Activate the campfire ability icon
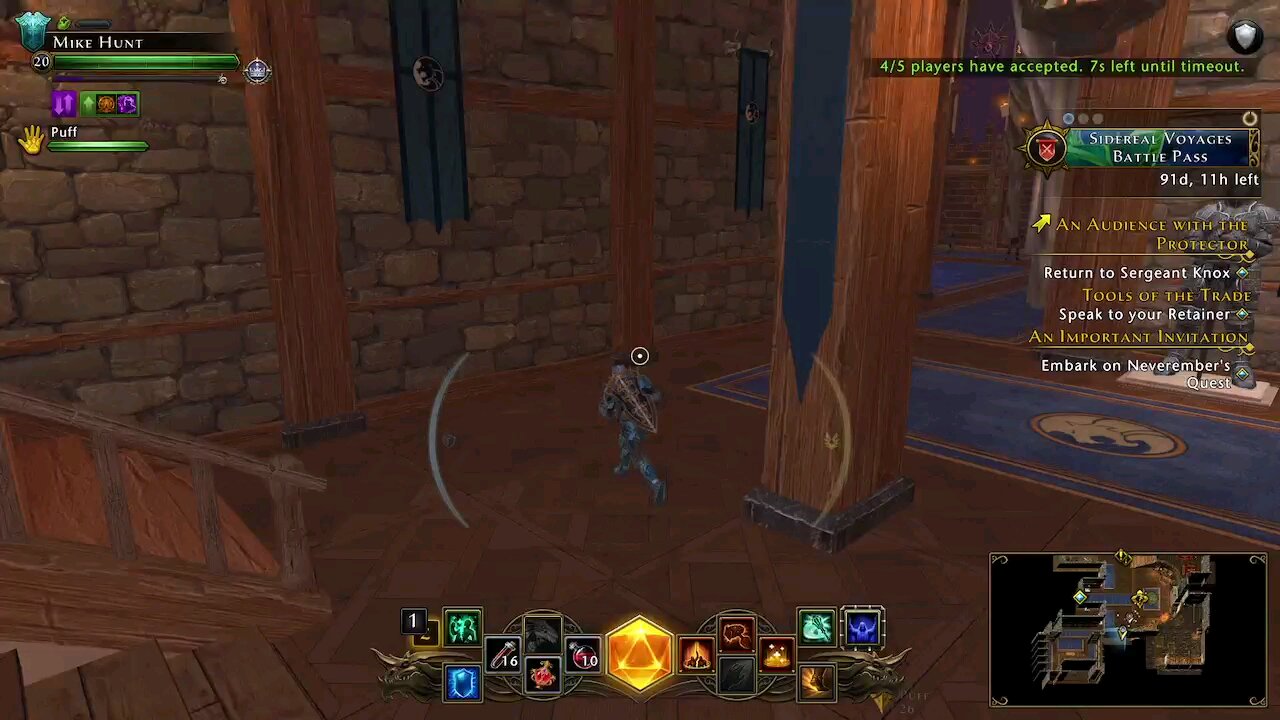Image resolution: width=1280 pixels, height=720 pixels. coord(697,656)
